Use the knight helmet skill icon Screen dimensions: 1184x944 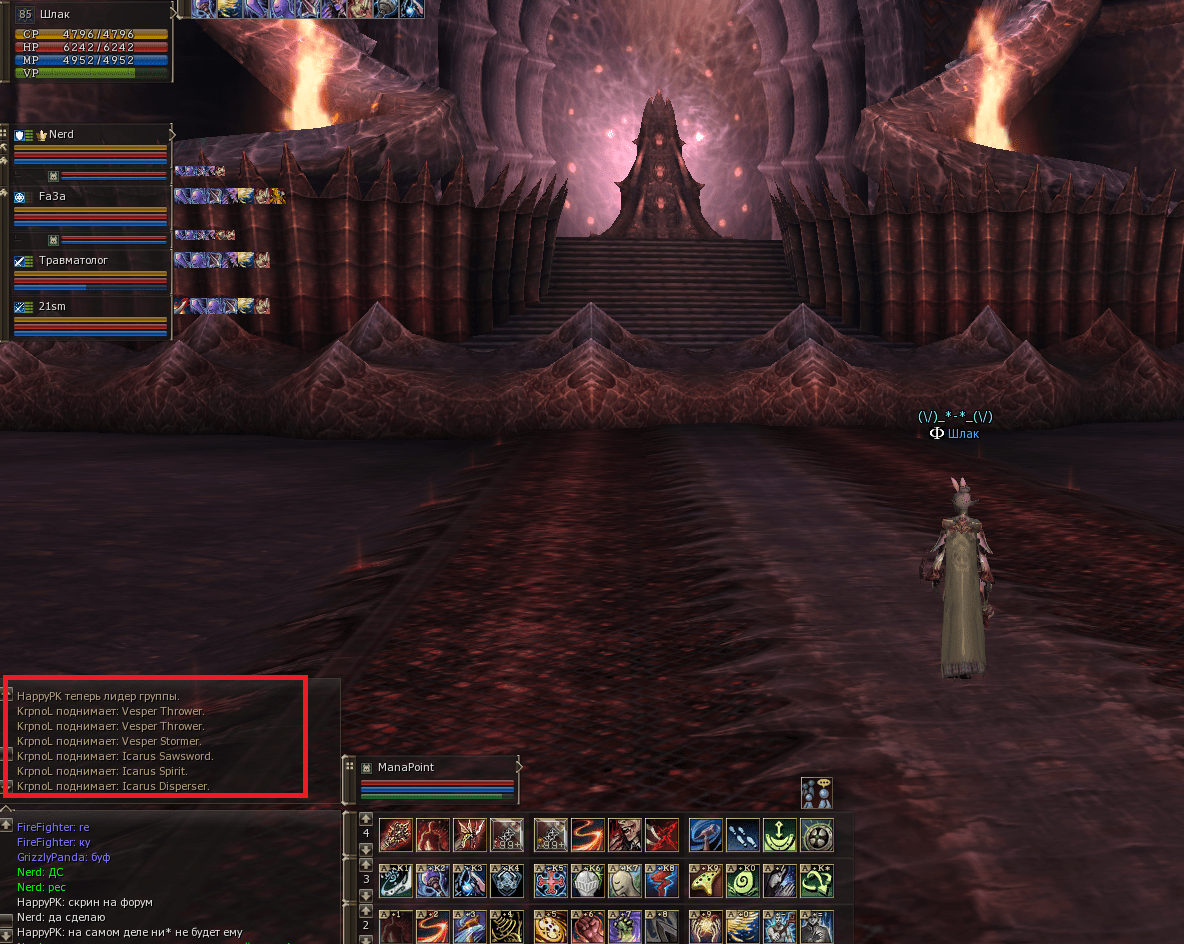[588, 881]
